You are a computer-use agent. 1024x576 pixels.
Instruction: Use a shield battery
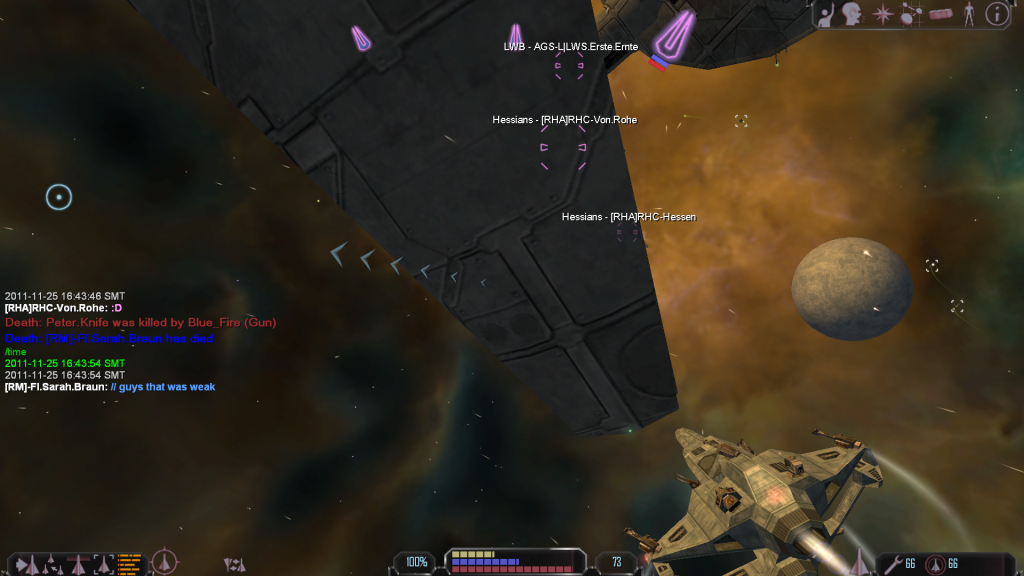936,564
